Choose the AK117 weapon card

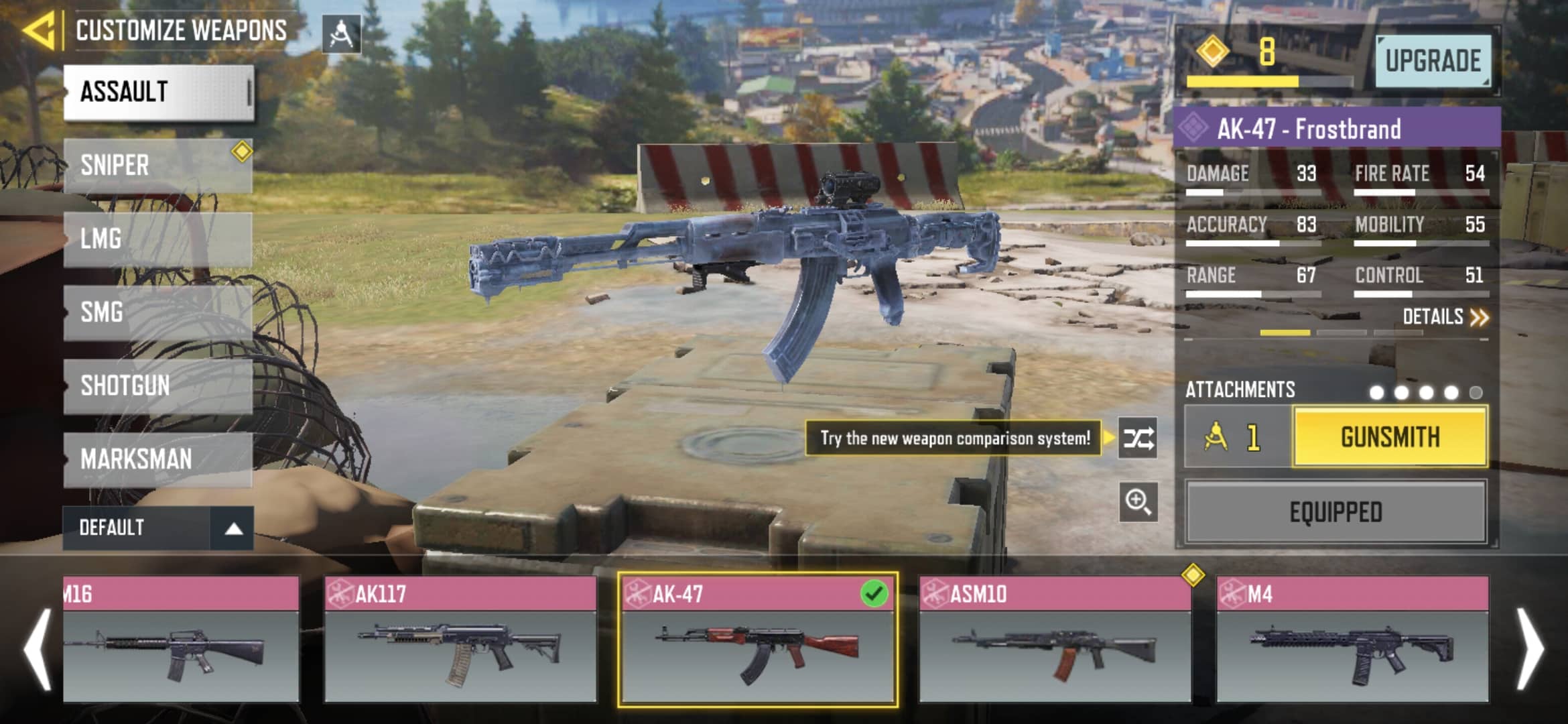click(x=460, y=639)
